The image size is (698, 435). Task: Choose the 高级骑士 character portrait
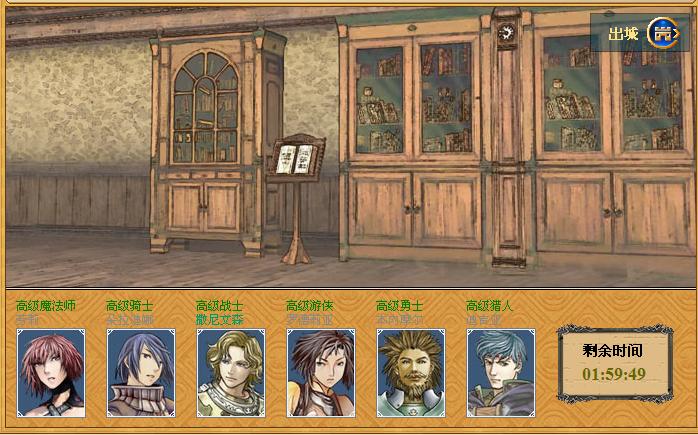point(141,372)
